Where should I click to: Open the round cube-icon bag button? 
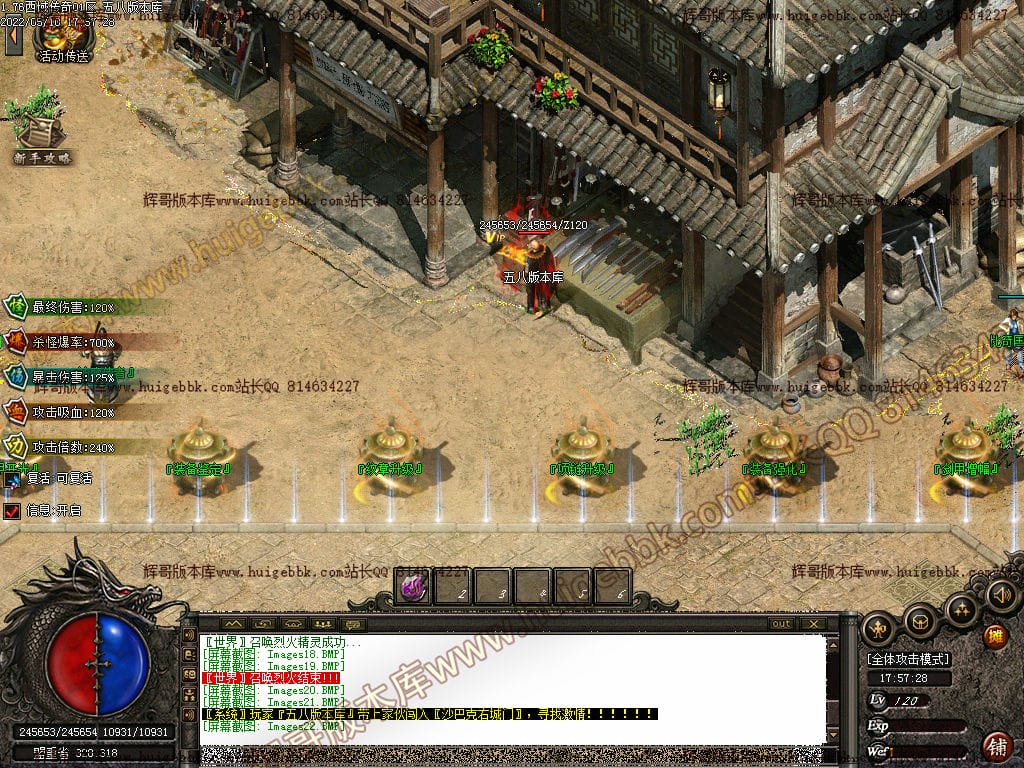(x=920, y=624)
